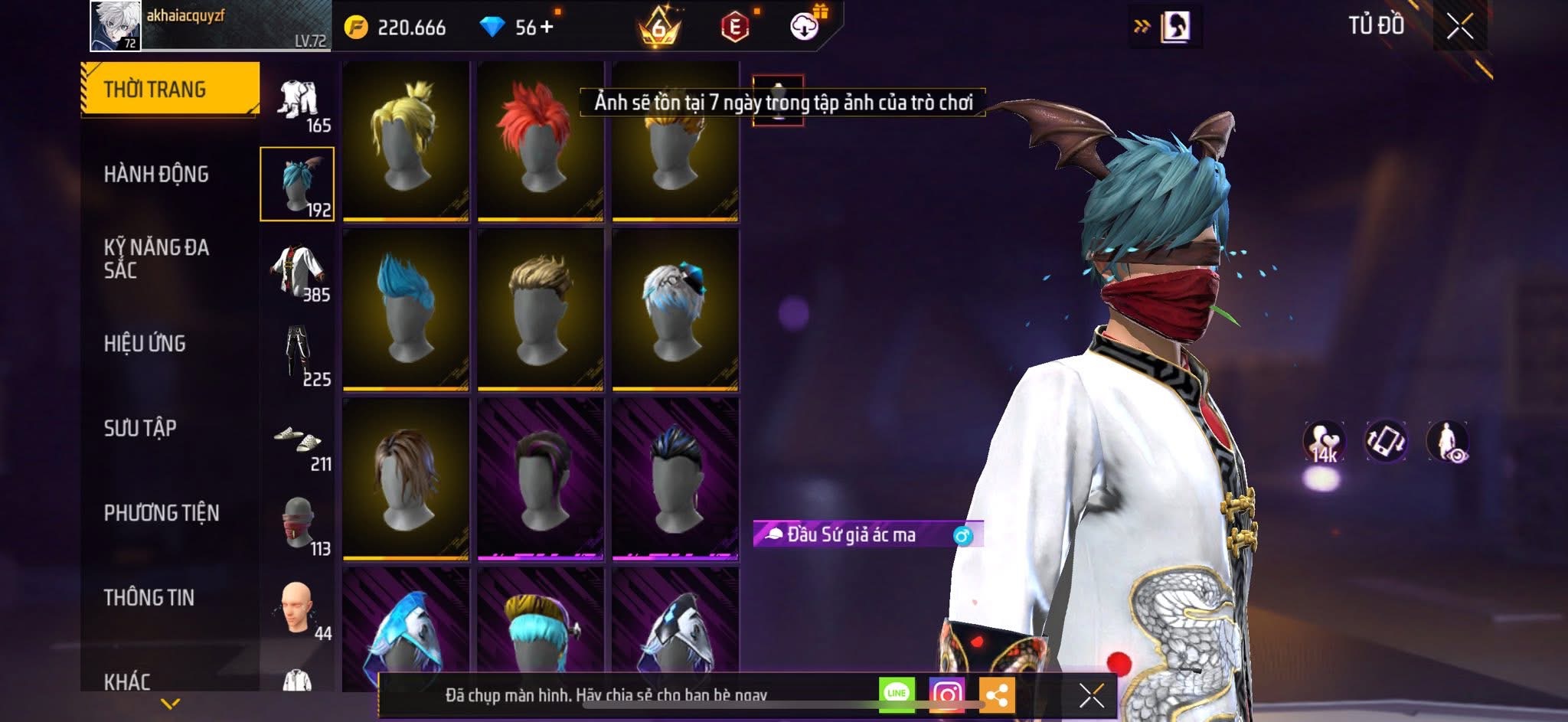The image size is (1568, 722).
Task: Close the wardrobe with the top-right X
Action: coord(1459,27)
